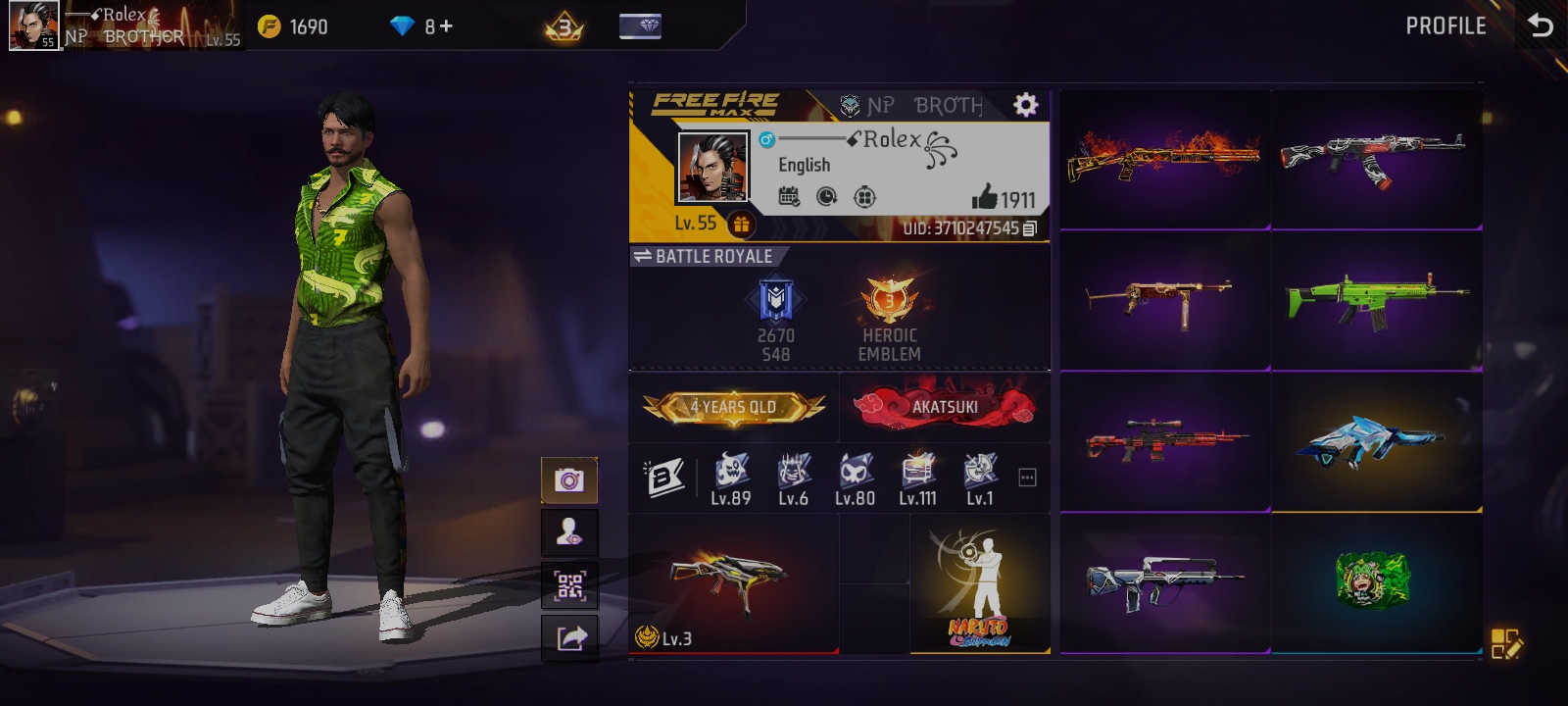Select the AKATSUKI banner

click(943, 406)
